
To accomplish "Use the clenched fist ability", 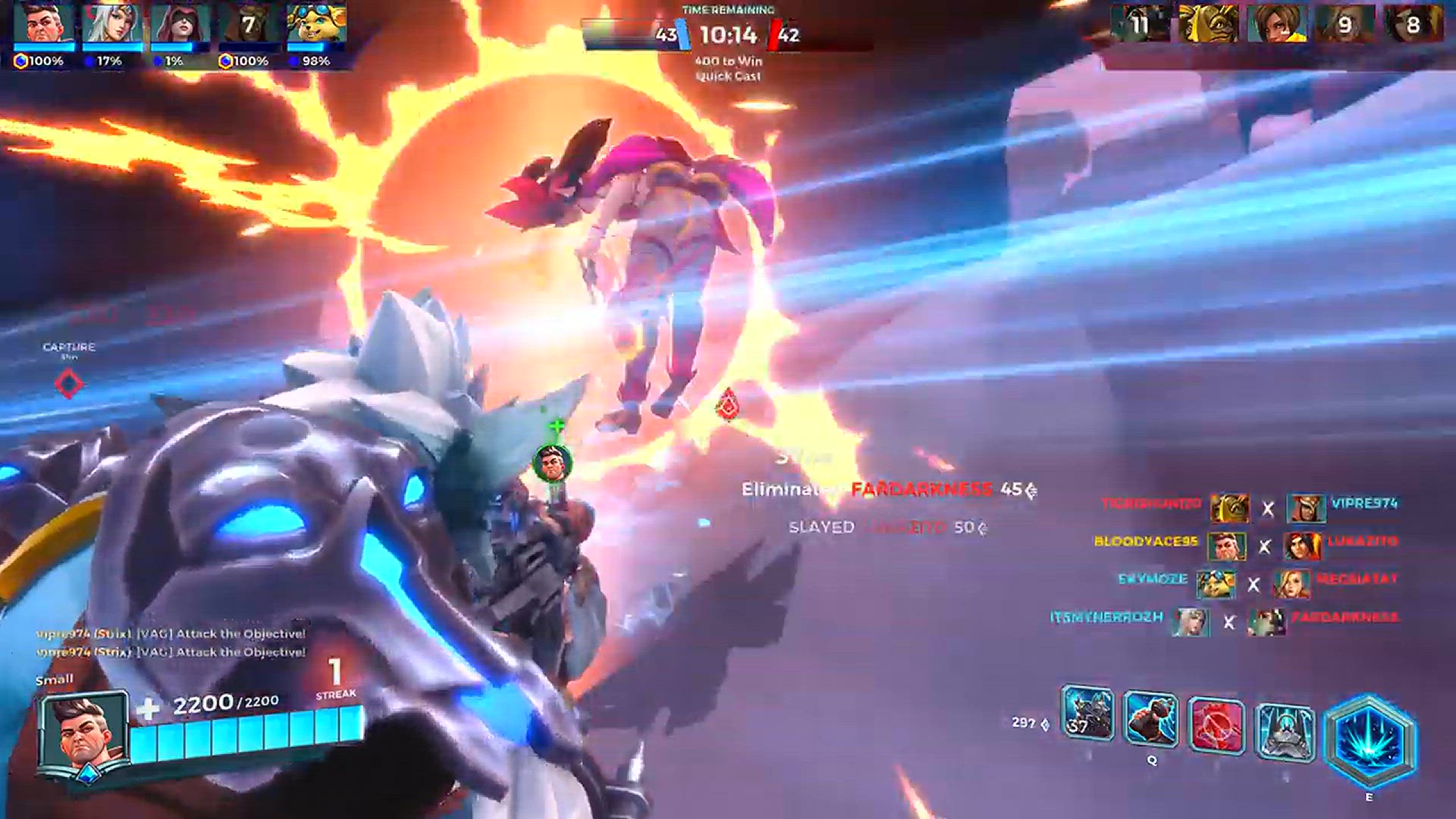I will click(1150, 720).
